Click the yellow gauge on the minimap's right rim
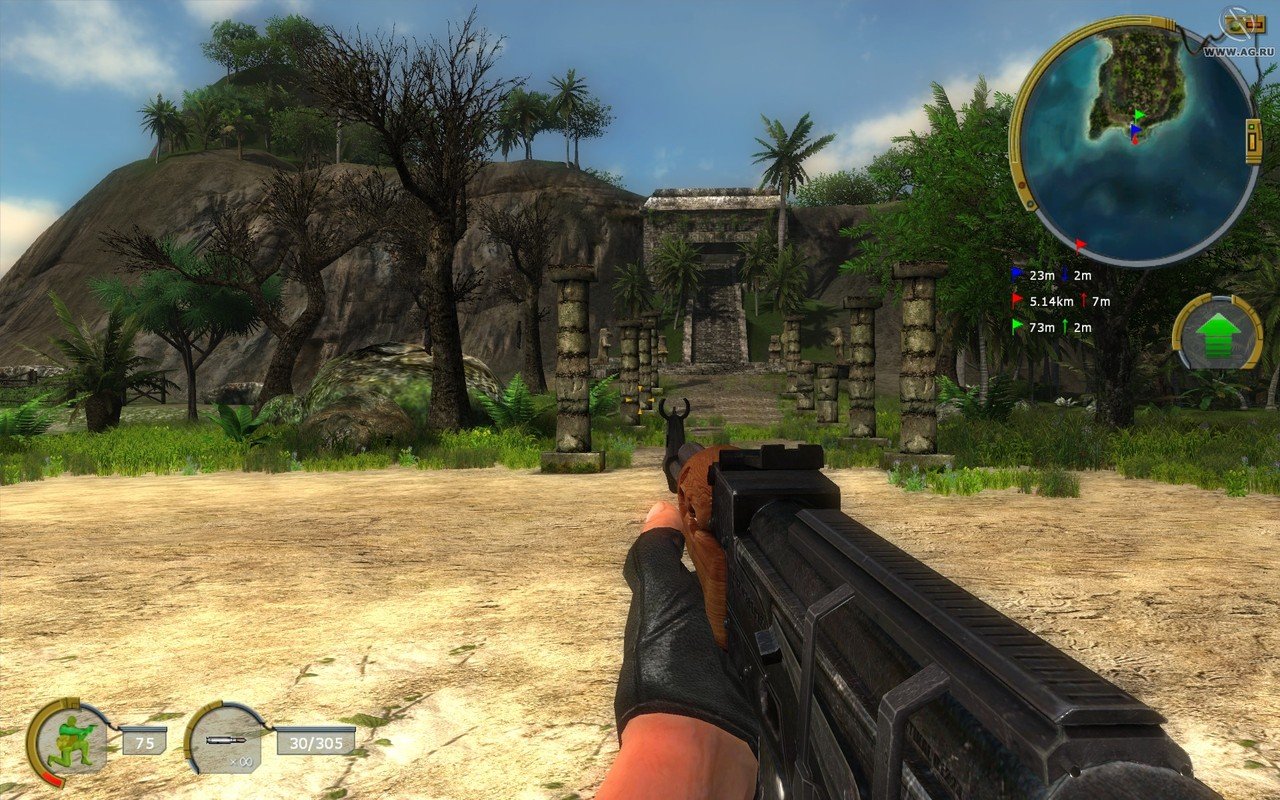Screen dimensions: 1280x800 [x=1253, y=140]
